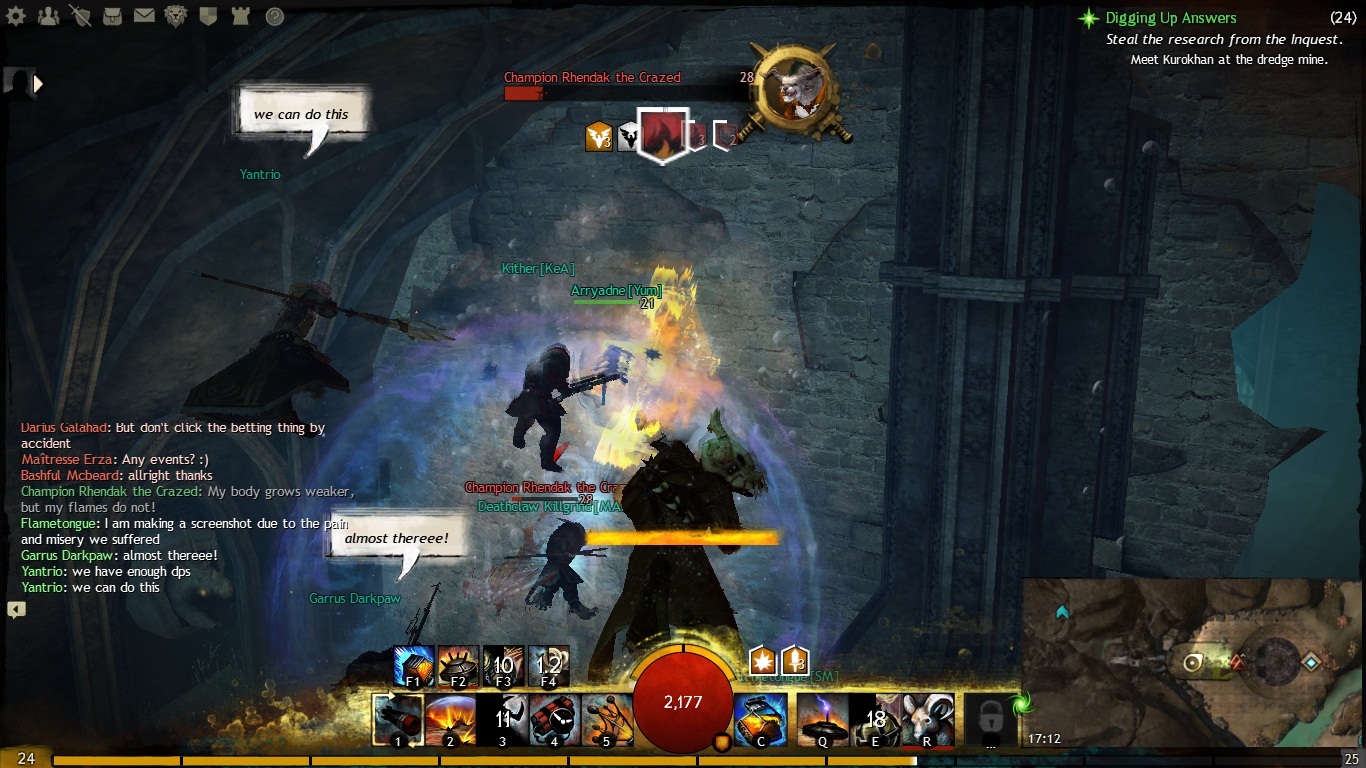Expand the party portrait arrow
The height and width of the screenshot is (768, 1366).
(x=39, y=84)
